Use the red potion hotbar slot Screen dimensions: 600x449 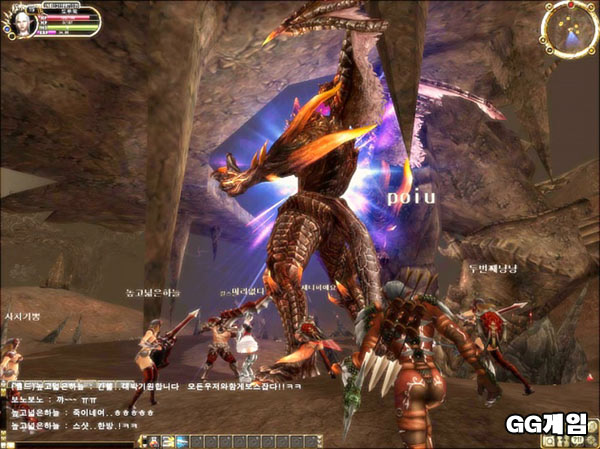pos(155,441)
